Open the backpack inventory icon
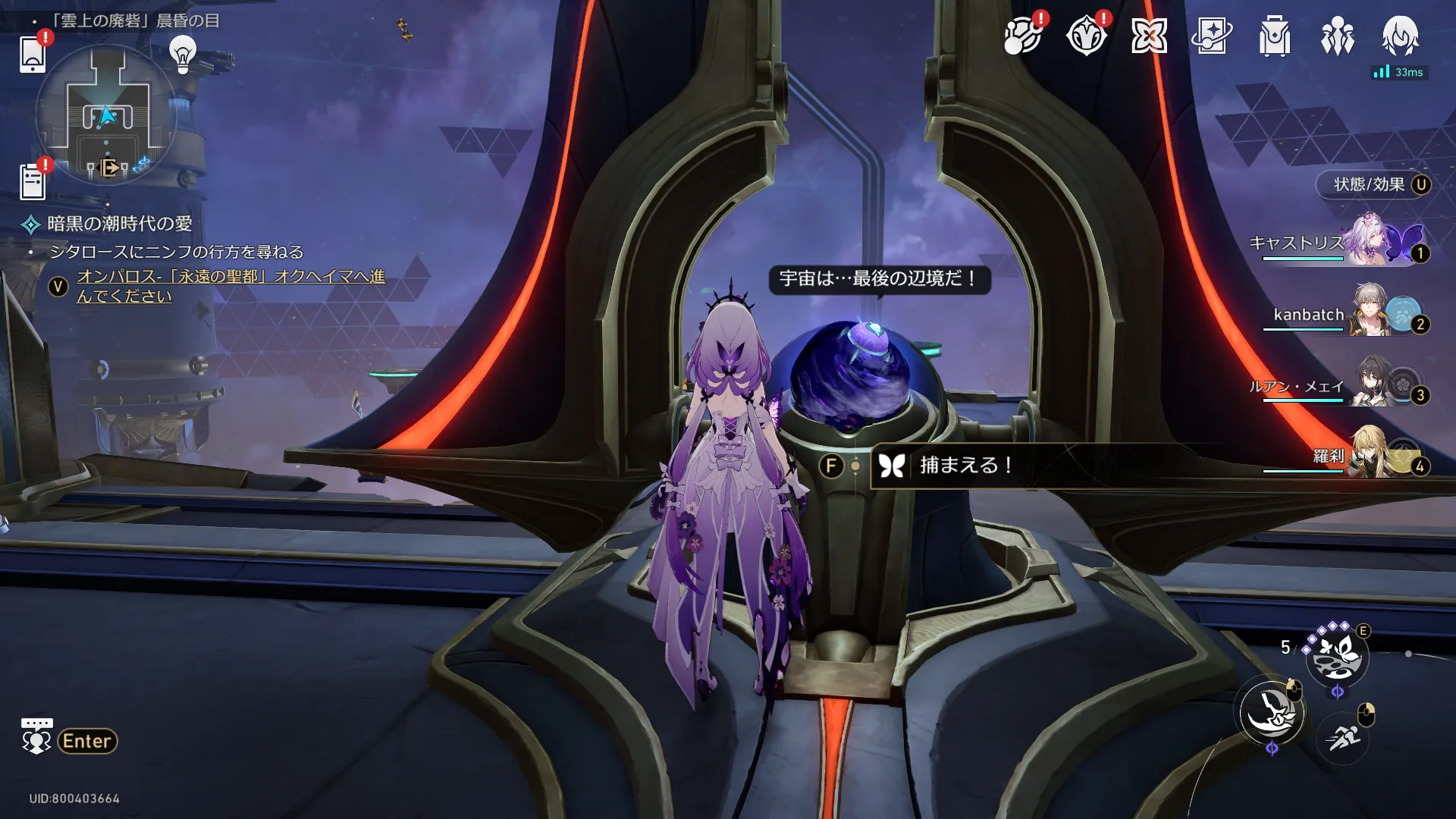 (x=1275, y=36)
